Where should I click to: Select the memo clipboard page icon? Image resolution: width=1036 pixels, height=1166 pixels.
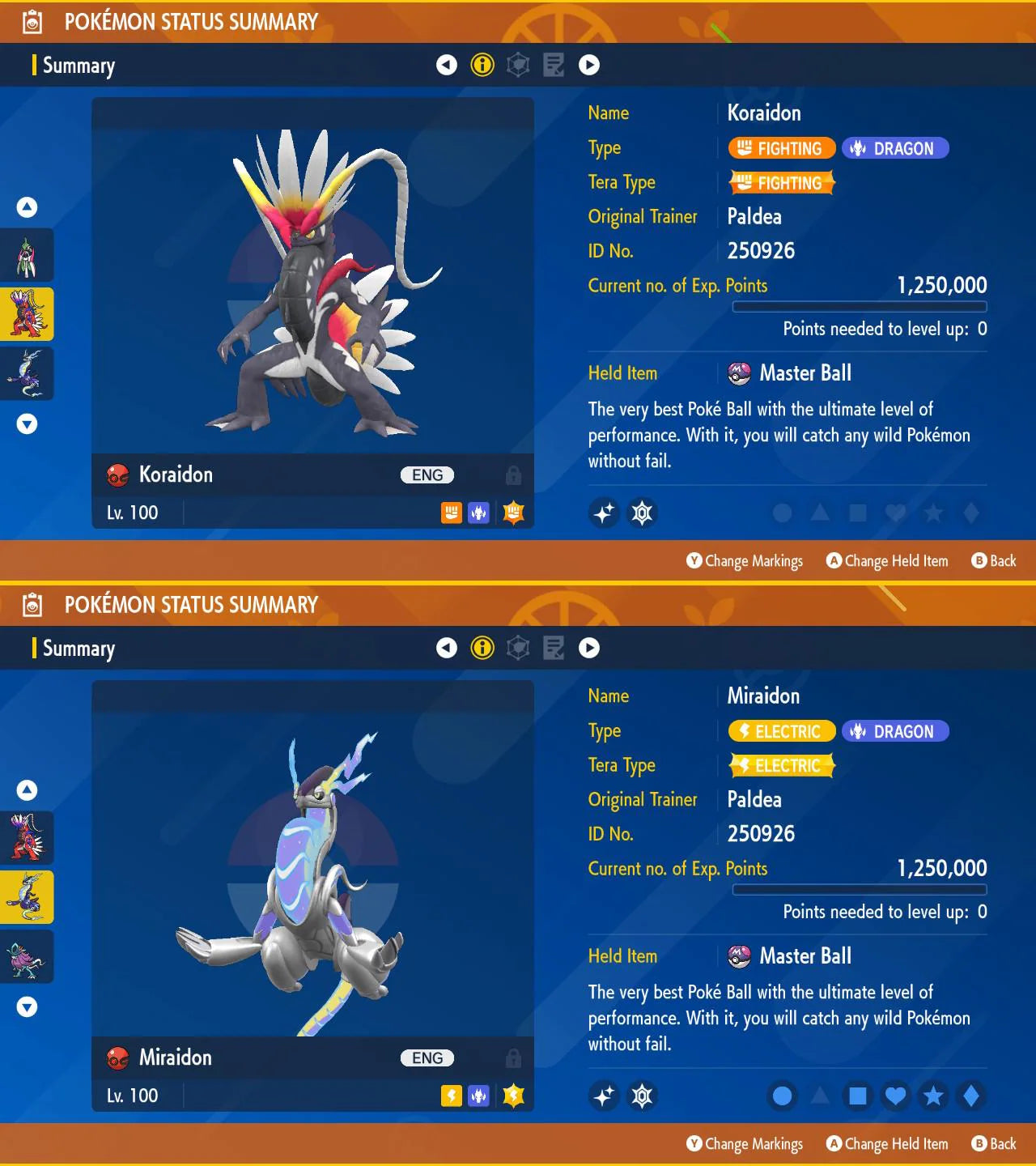[x=554, y=65]
